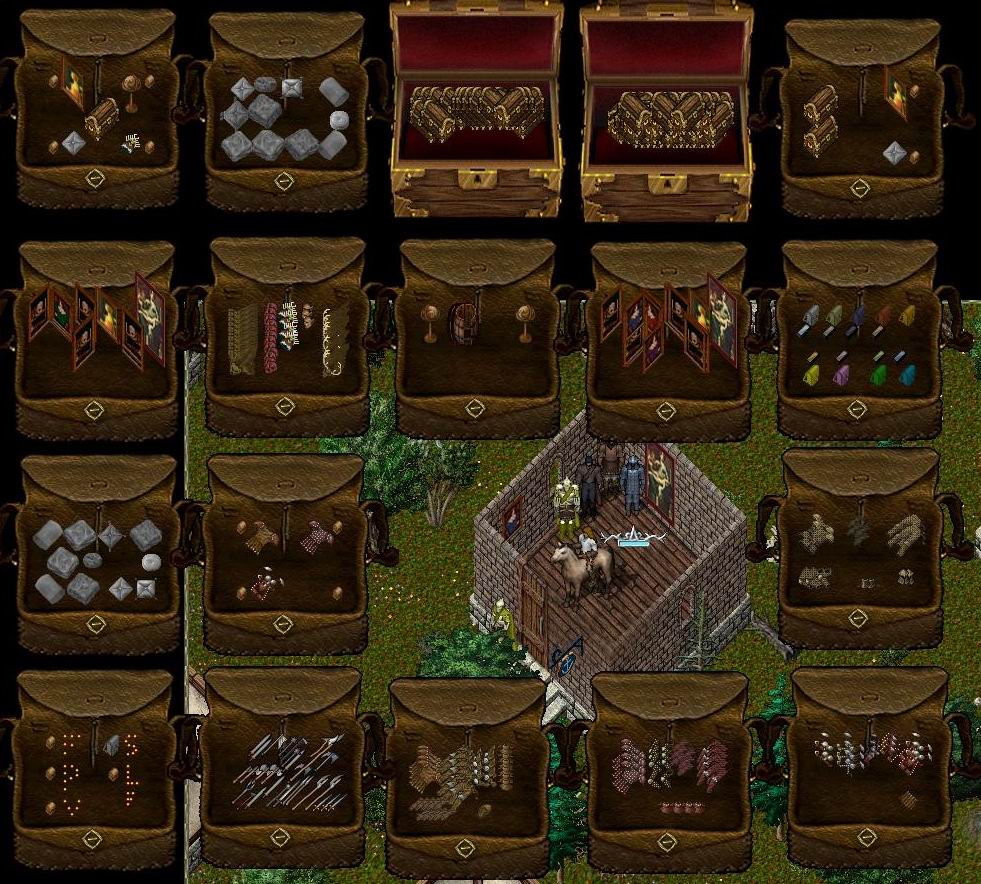Select the purple bag in the dye backpack
The image size is (981, 884).
[842, 374]
